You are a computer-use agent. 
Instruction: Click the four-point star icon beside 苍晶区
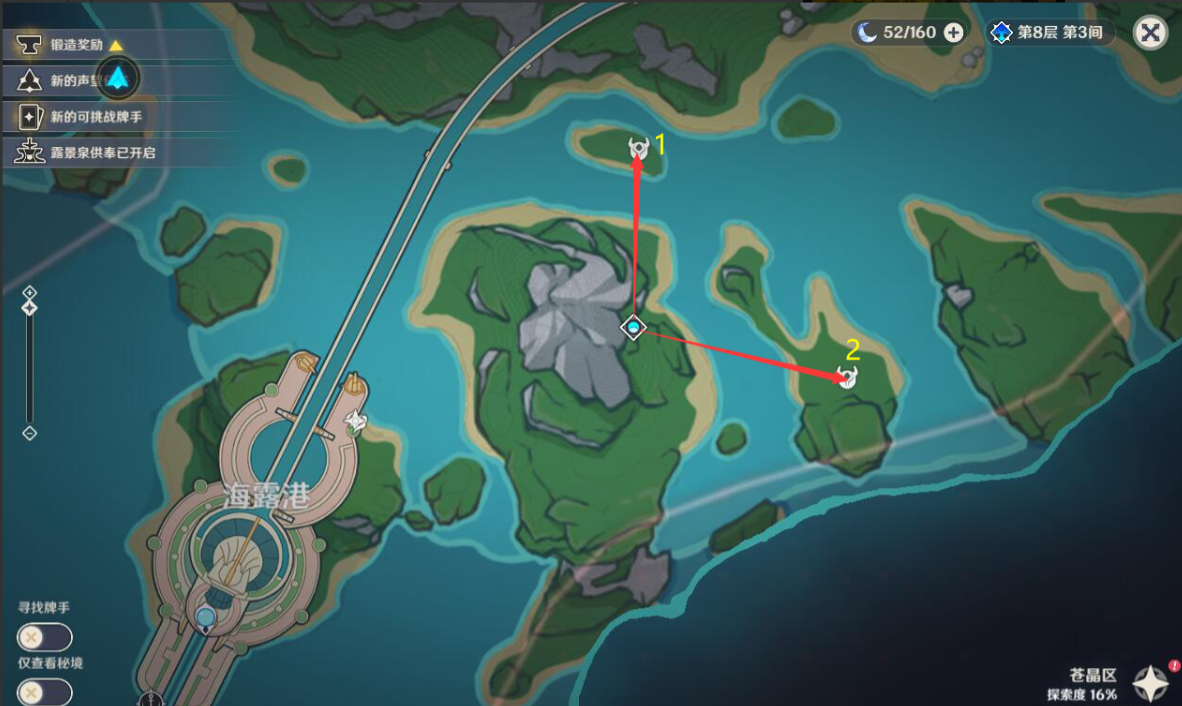click(1152, 684)
